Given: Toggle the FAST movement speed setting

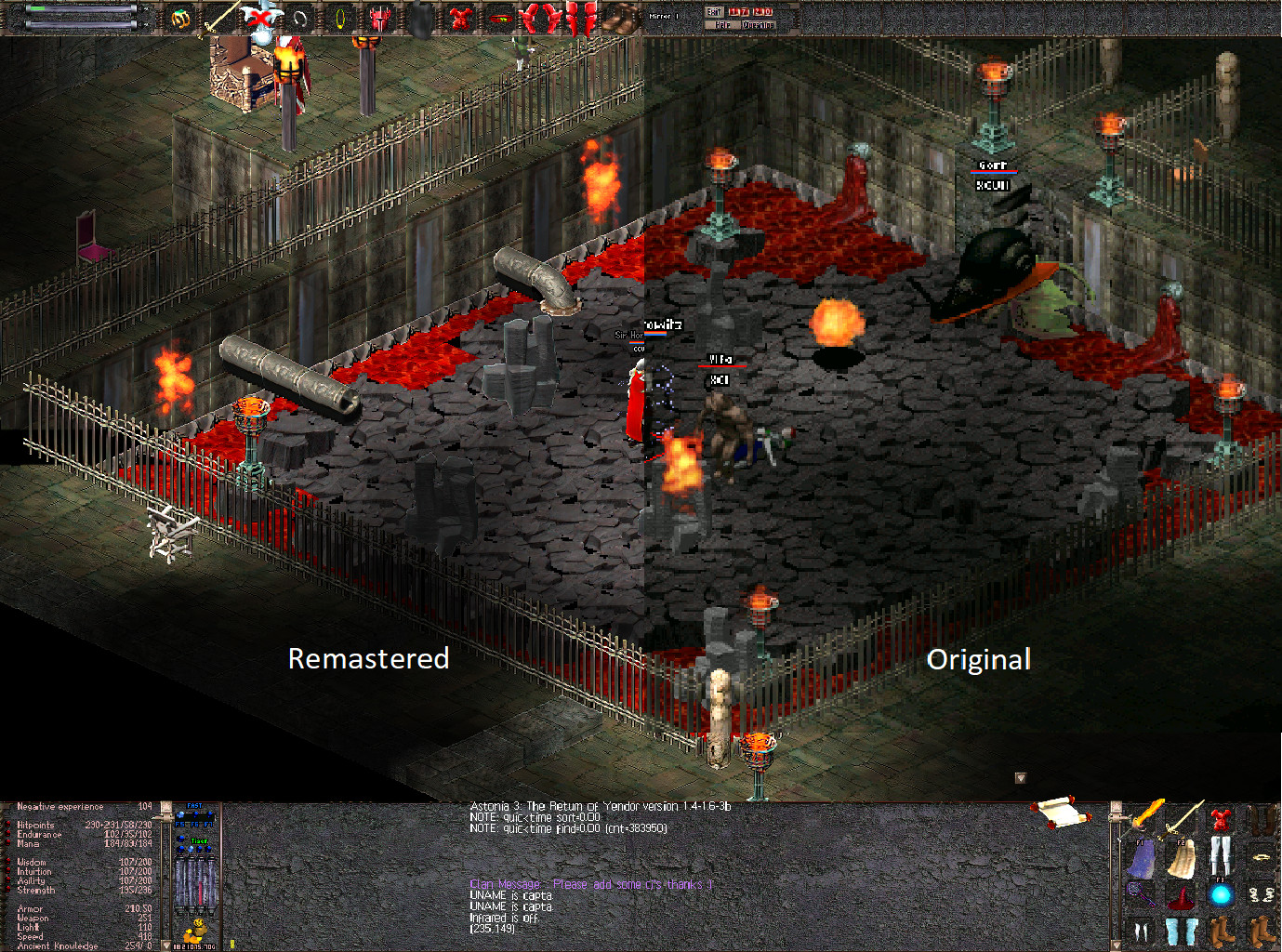Looking at the screenshot, I should point(194,806).
